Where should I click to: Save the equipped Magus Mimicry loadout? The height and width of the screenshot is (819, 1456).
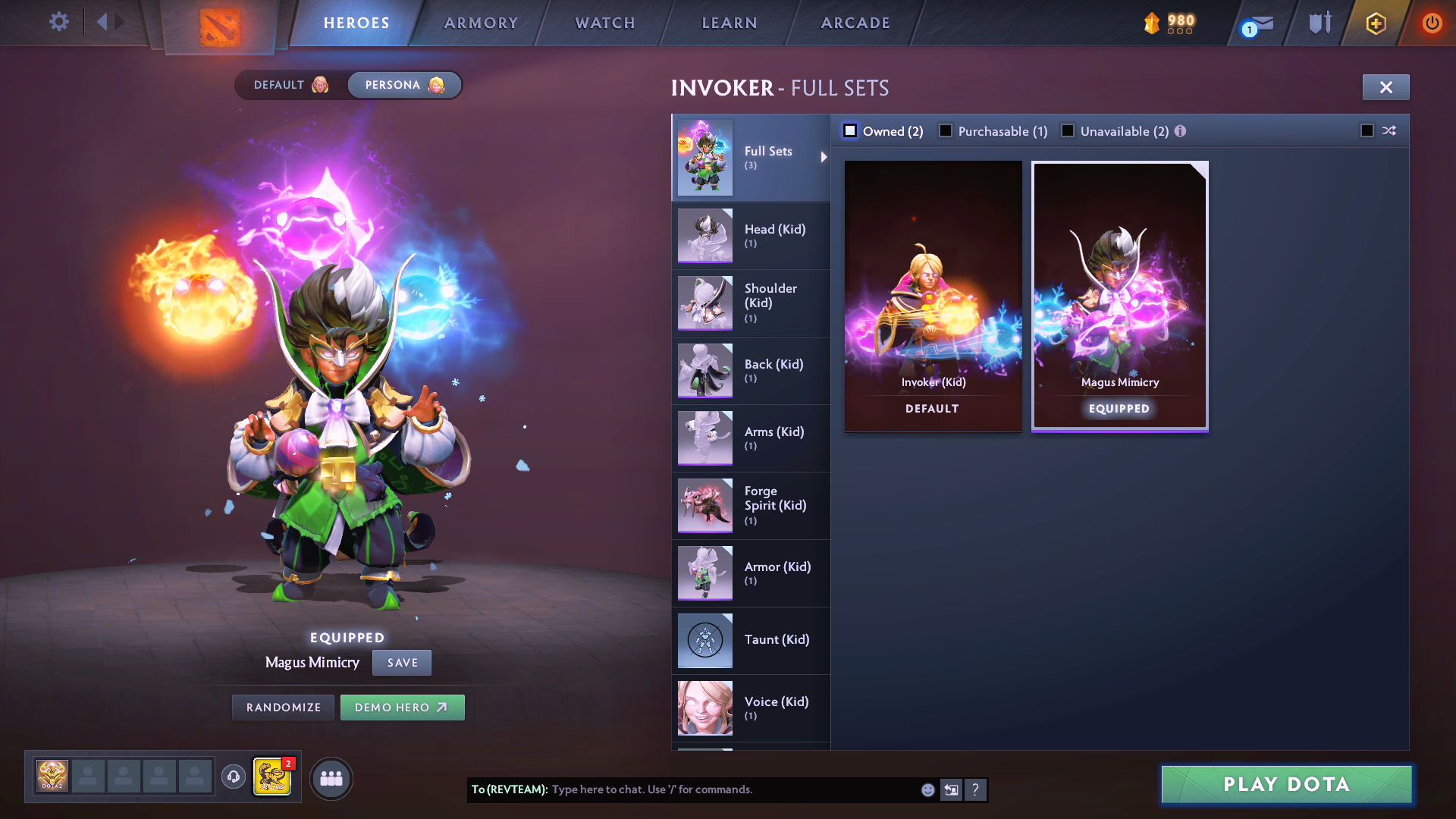pos(401,662)
